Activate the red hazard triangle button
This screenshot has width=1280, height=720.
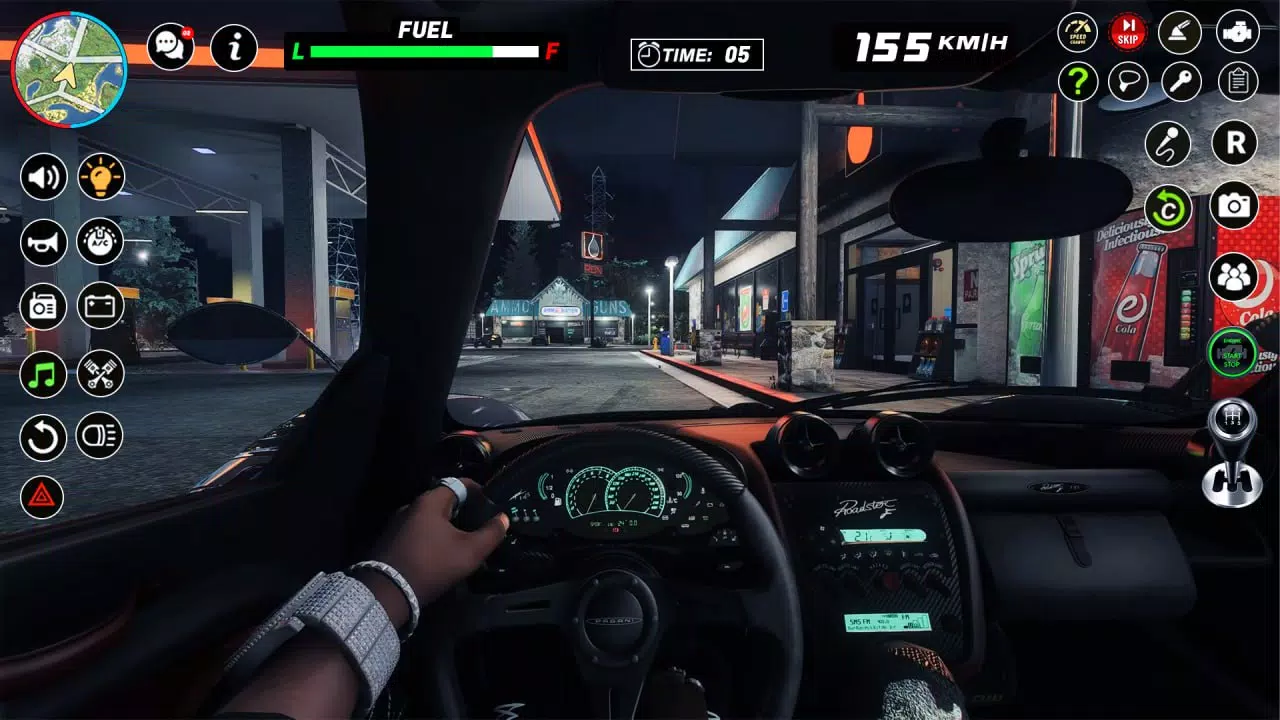[x=42, y=497]
